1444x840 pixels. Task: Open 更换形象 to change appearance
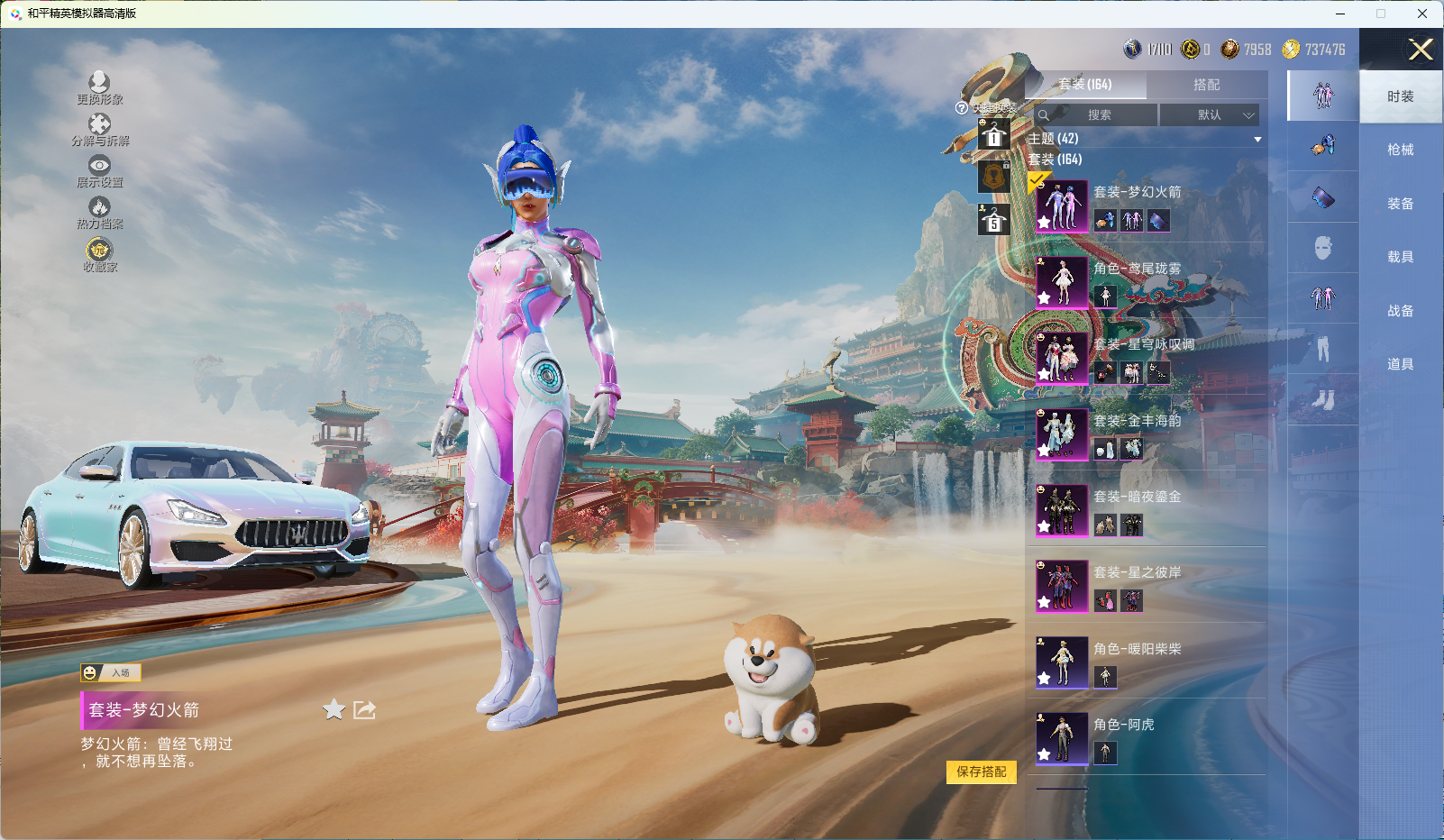click(x=99, y=87)
